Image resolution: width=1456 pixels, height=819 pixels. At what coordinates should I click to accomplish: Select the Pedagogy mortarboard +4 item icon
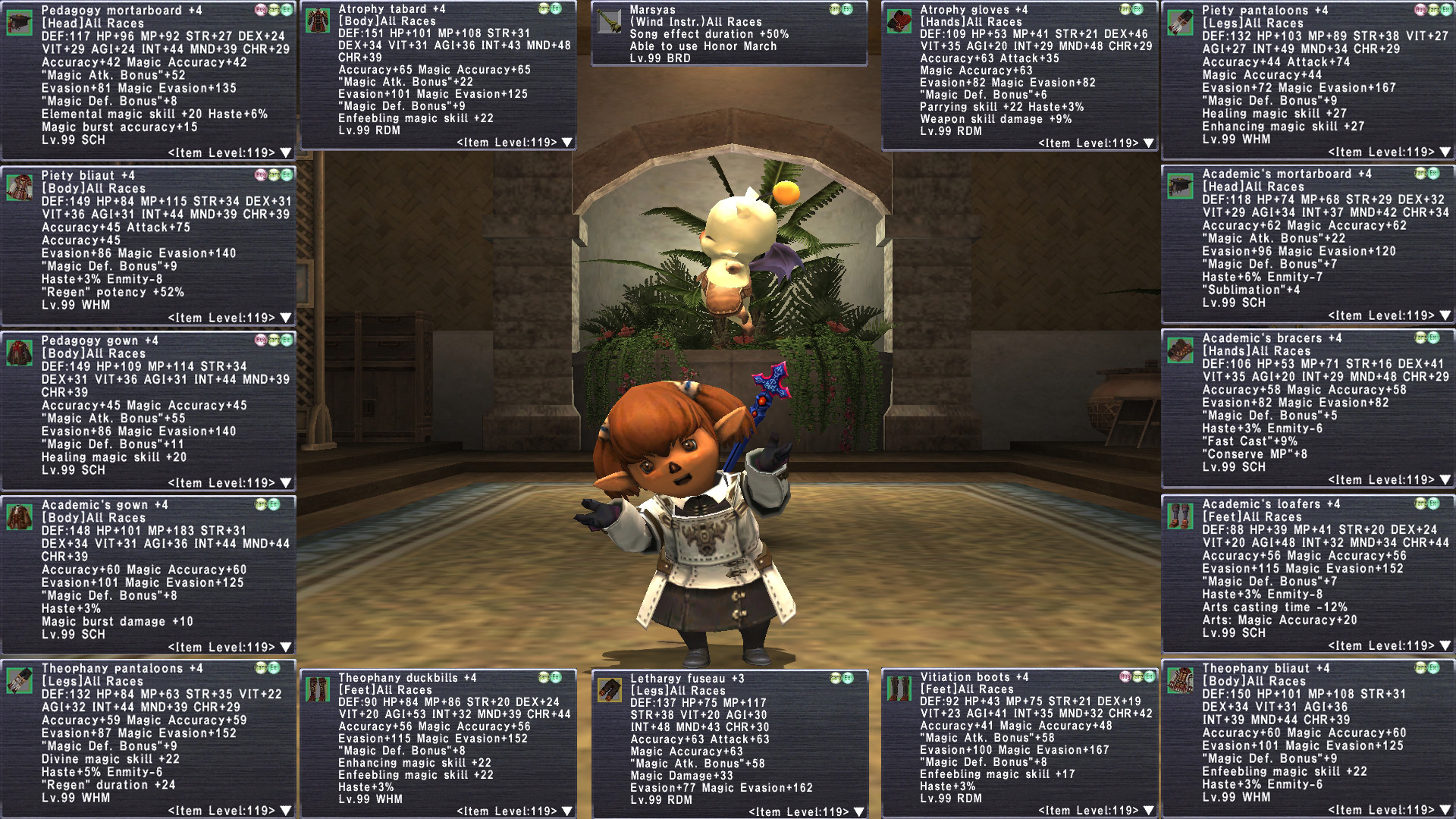20,22
